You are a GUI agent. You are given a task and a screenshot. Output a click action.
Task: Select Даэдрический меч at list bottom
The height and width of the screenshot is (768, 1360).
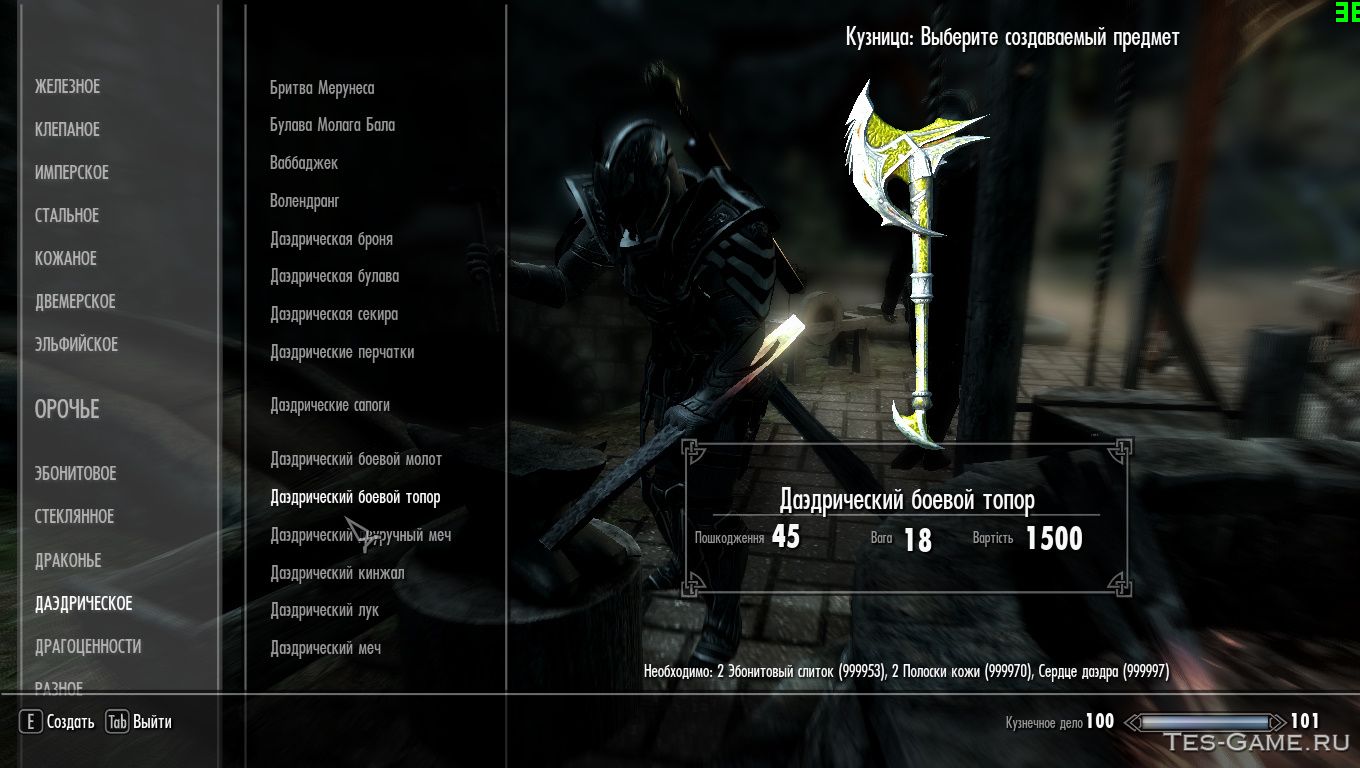coord(325,648)
